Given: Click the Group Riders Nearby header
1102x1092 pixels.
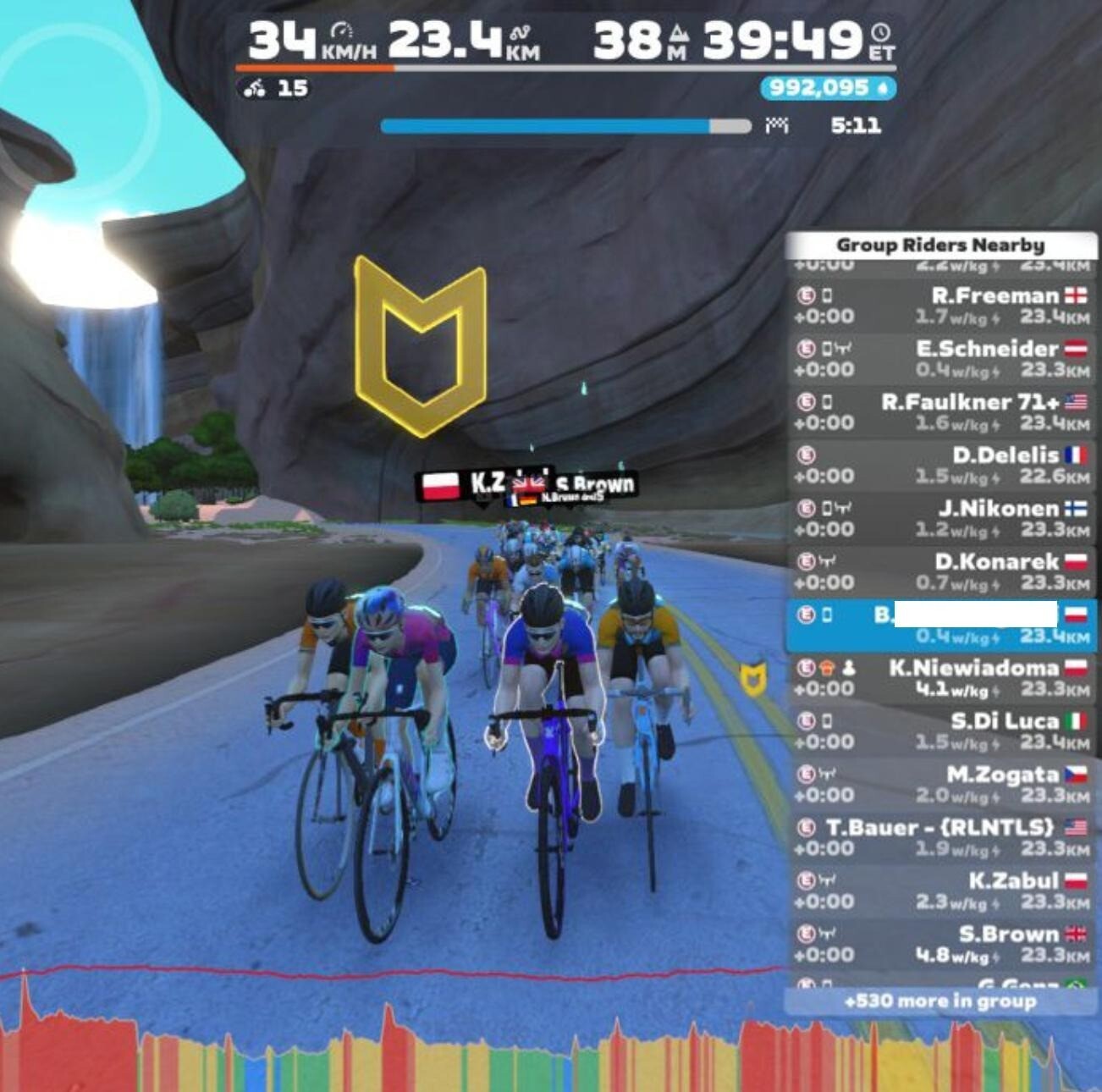Looking at the screenshot, I should click(939, 245).
